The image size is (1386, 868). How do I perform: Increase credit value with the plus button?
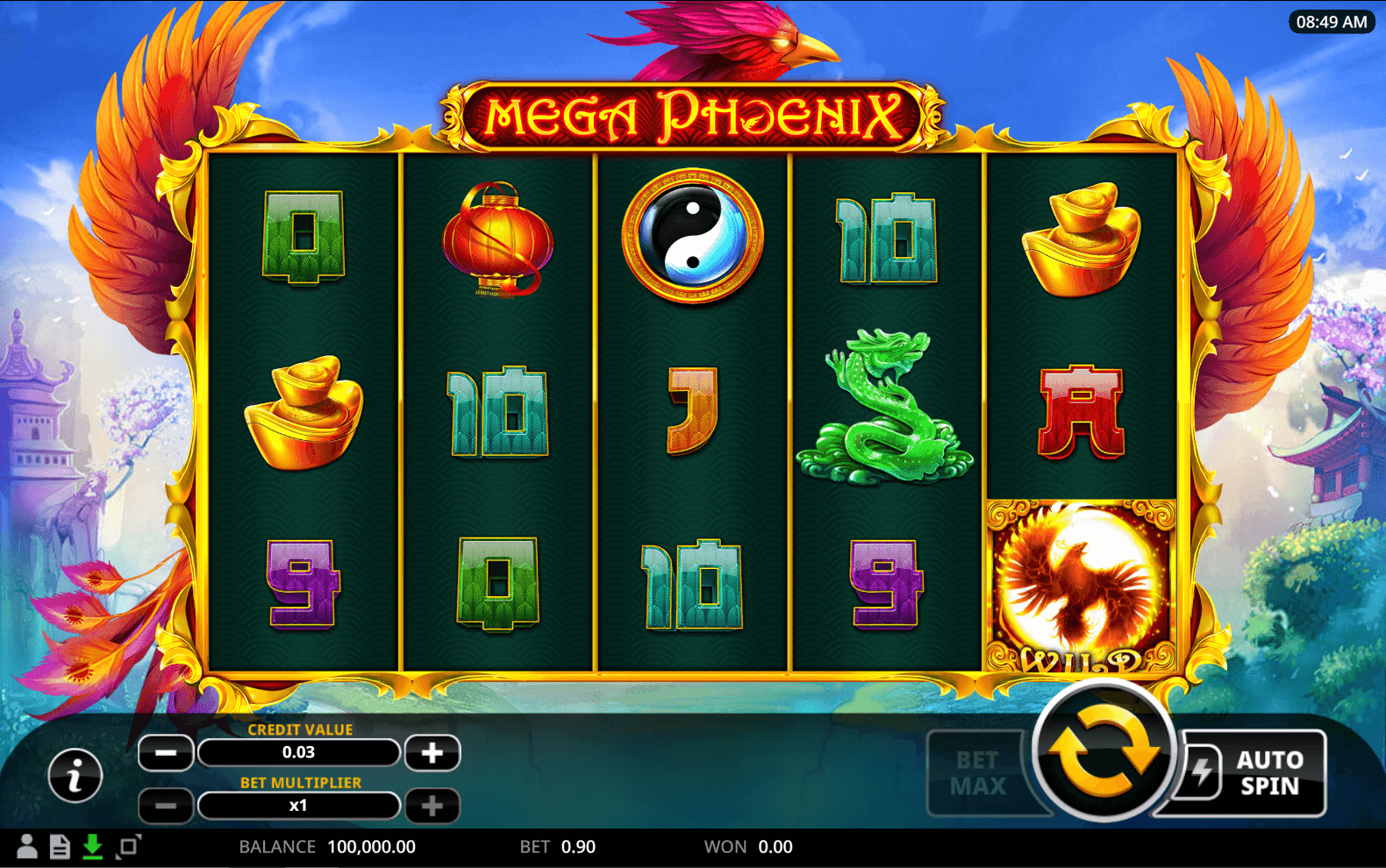point(432,752)
